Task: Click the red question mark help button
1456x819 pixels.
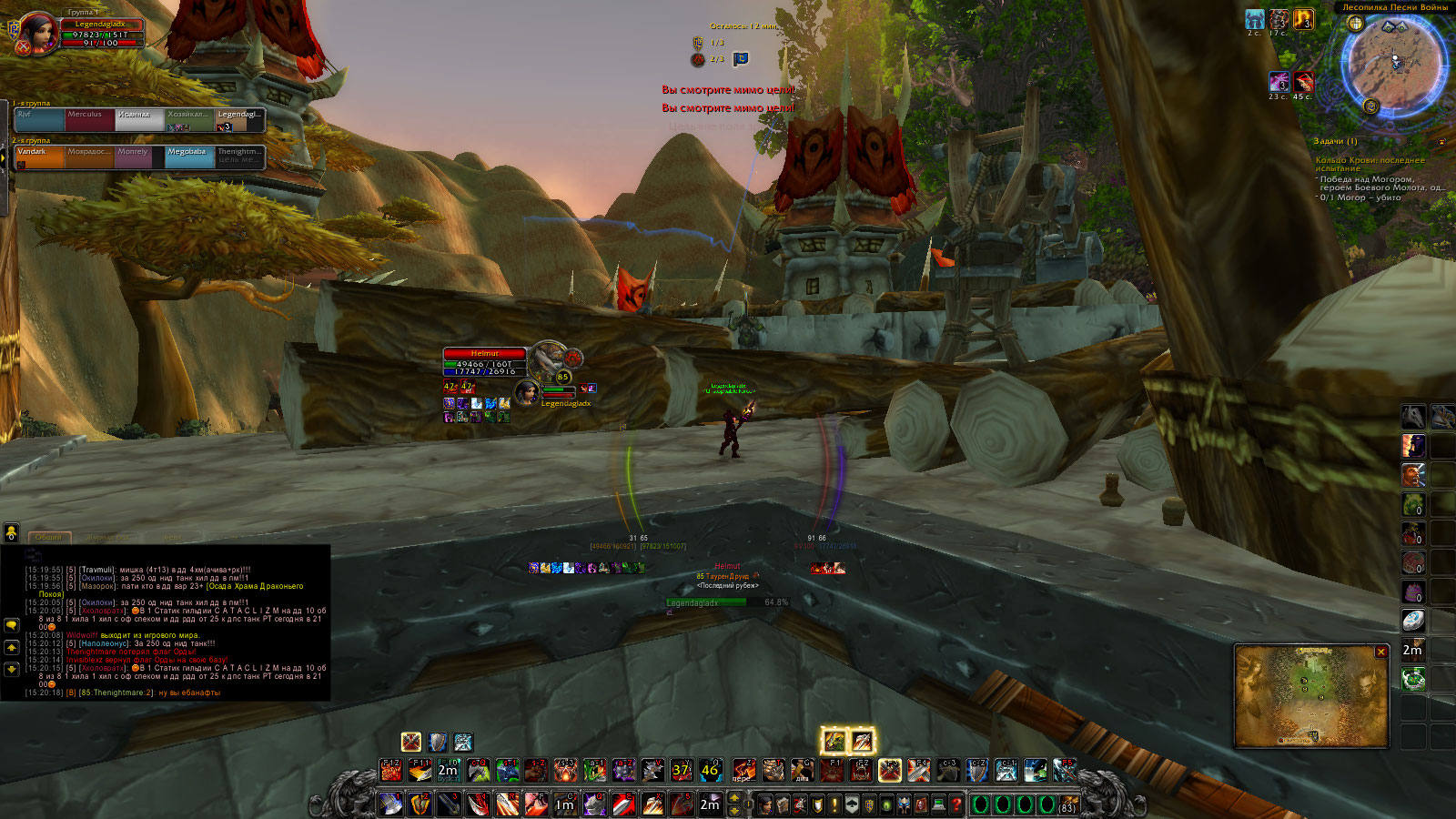Action: (x=955, y=804)
